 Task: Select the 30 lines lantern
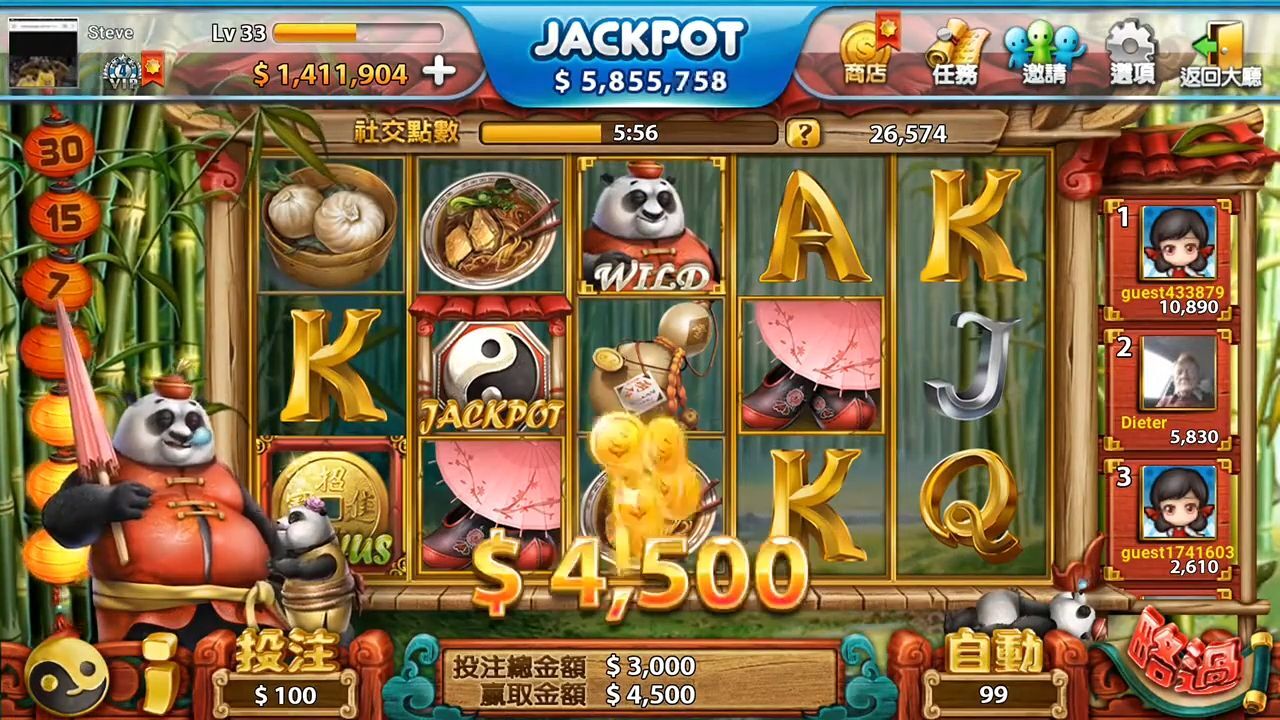[x=59, y=151]
